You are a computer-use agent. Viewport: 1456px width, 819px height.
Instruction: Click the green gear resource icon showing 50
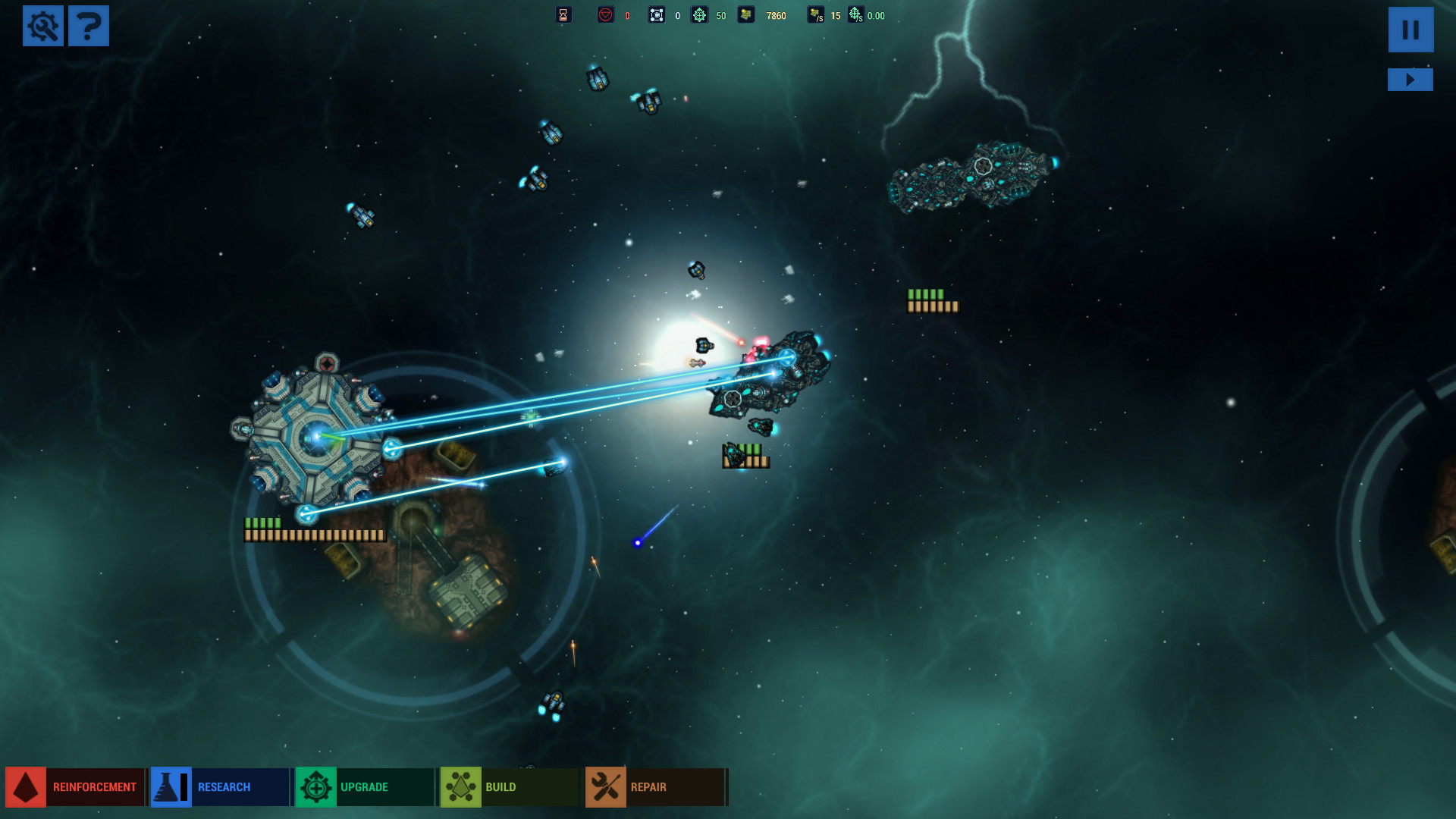pos(699,14)
